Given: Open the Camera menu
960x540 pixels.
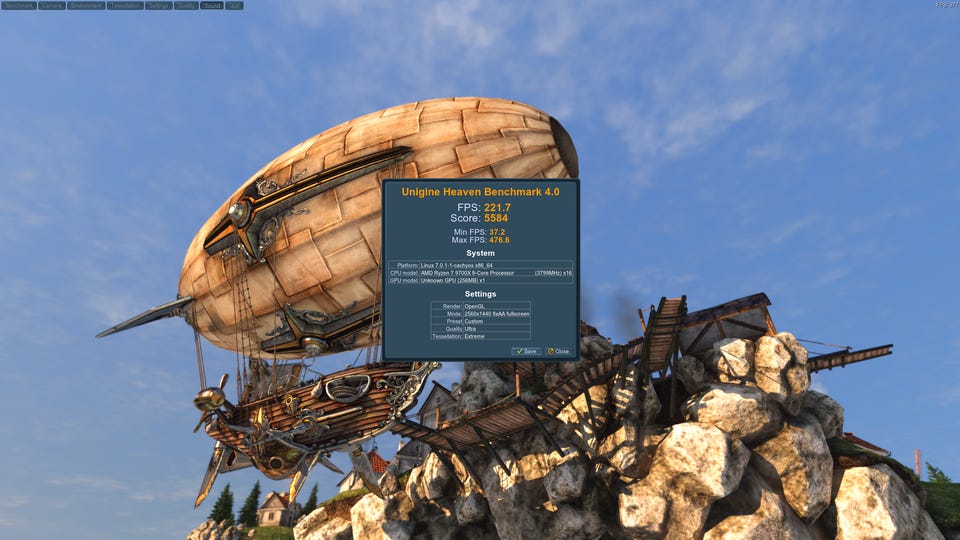Looking at the screenshot, I should (x=52, y=5).
